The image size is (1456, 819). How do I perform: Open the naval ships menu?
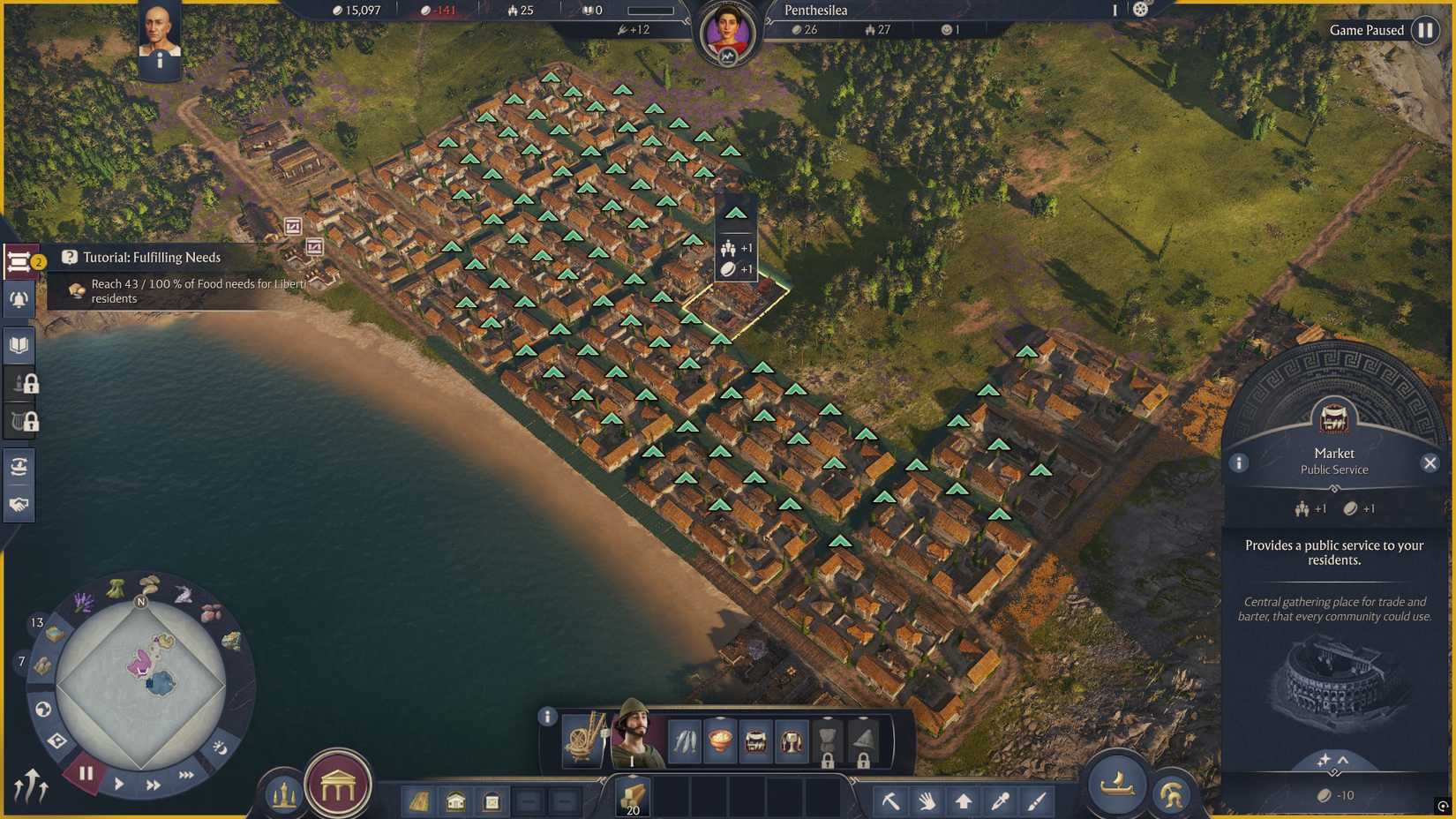[1115, 784]
